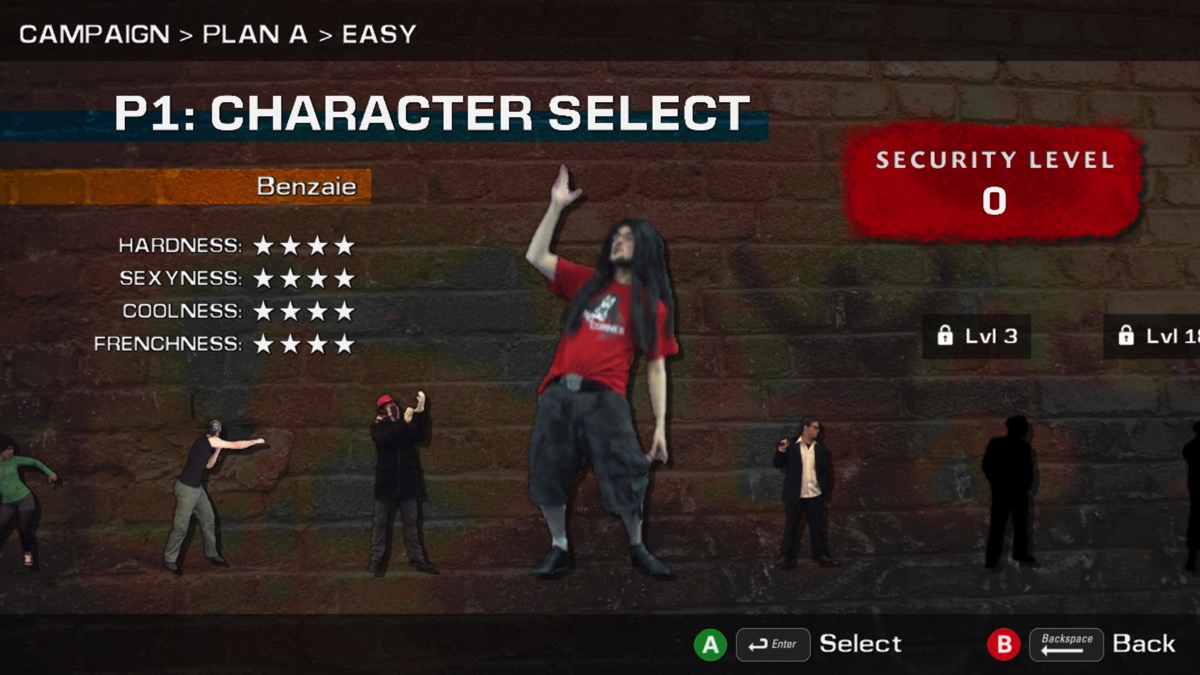Go back using the Back button
The width and height of the screenshot is (1200, 675).
(x=1081, y=644)
